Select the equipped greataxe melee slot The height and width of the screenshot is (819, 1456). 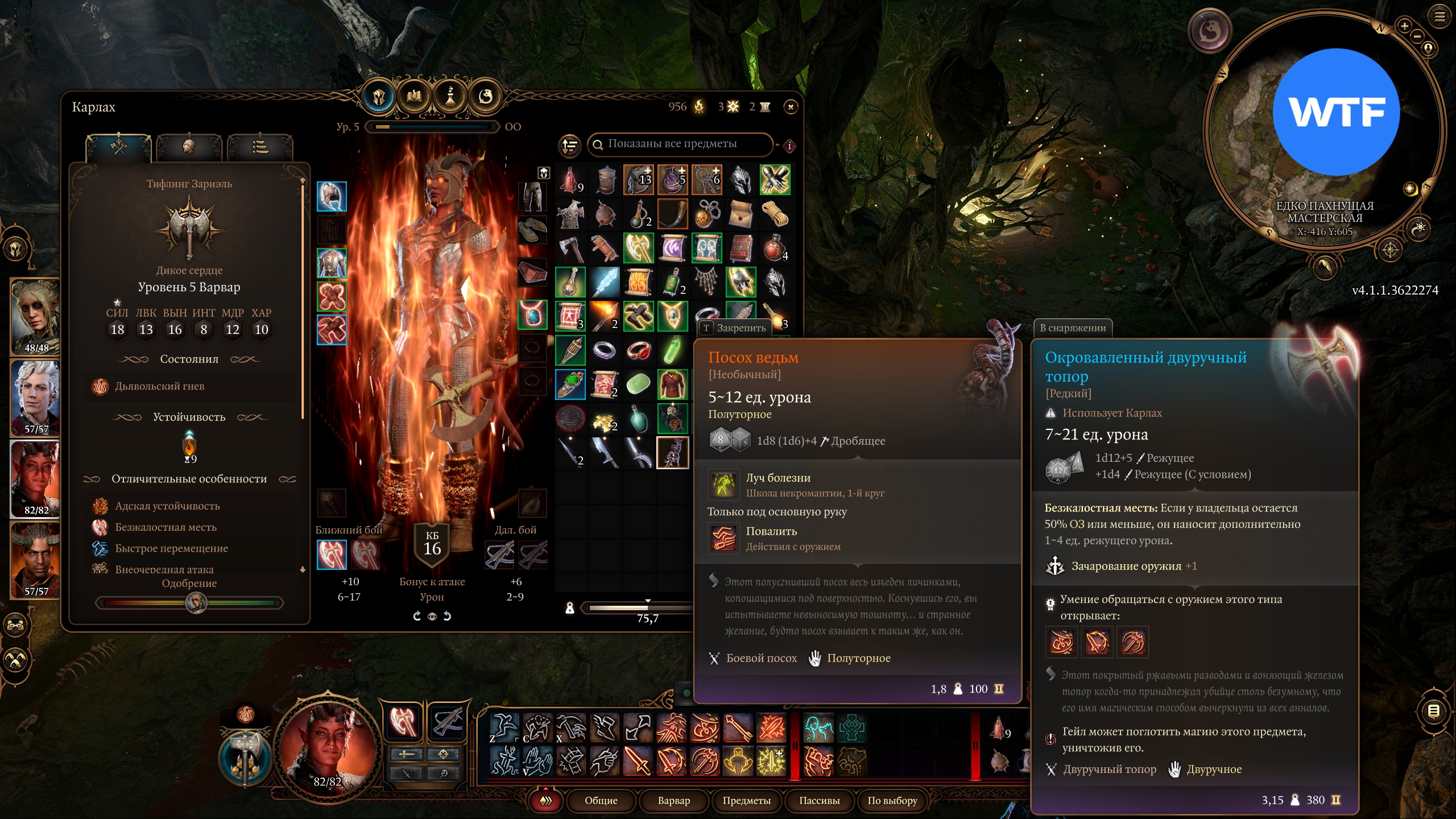tap(332, 554)
